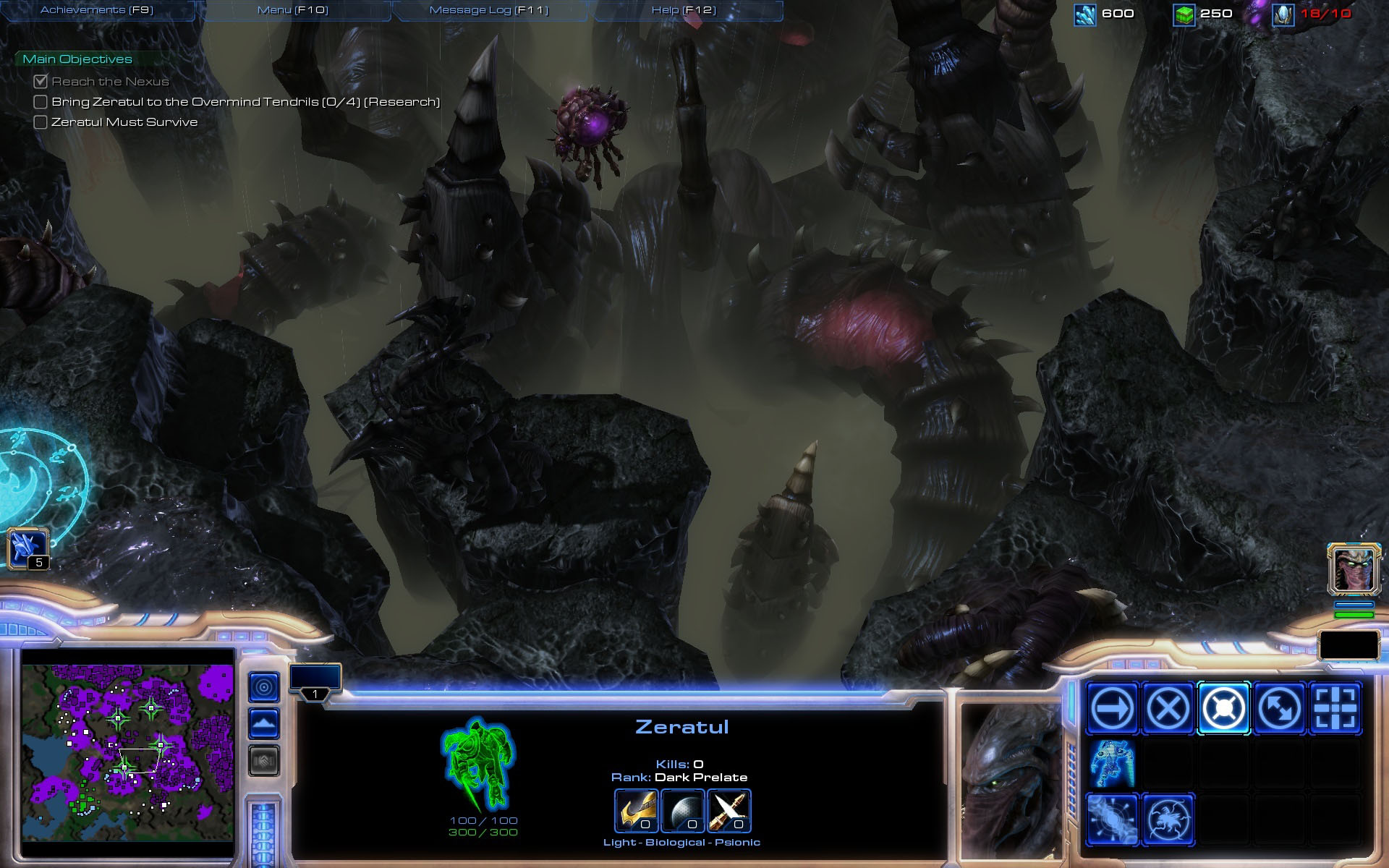Screen dimensions: 1389x868
Task: Activate the minimap ping button
Action: (263, 686)
